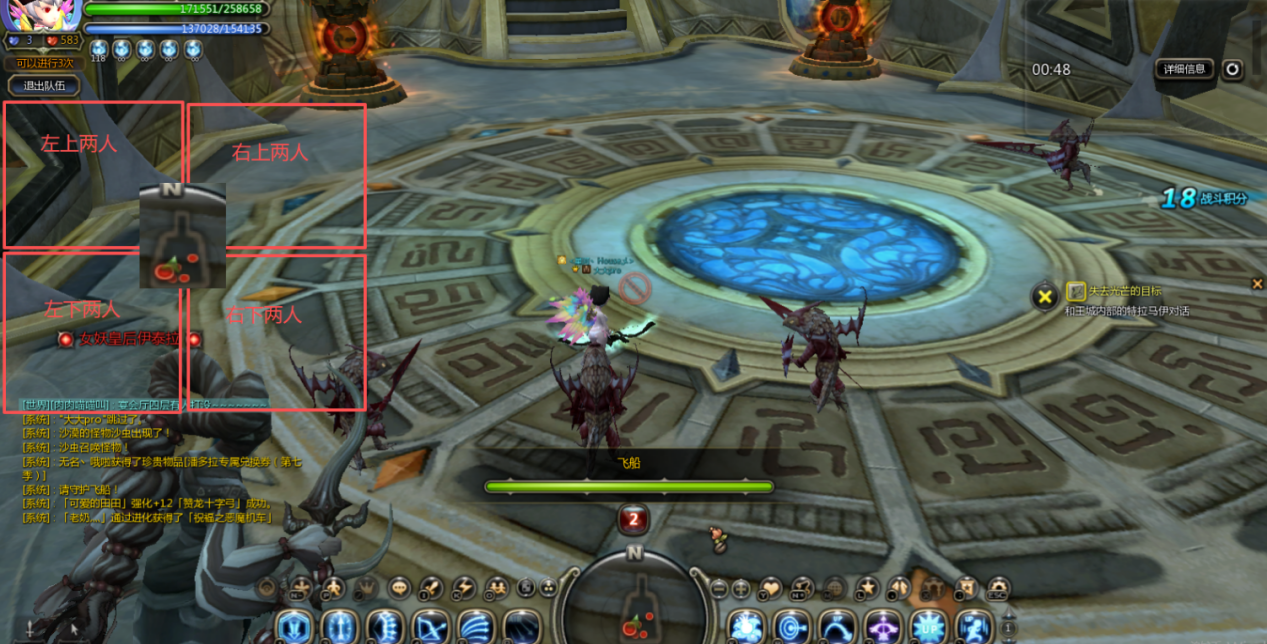Open the 详细信息 details panel
The width and height of the screenshot is (1267, 644).
pos(1185,69)
